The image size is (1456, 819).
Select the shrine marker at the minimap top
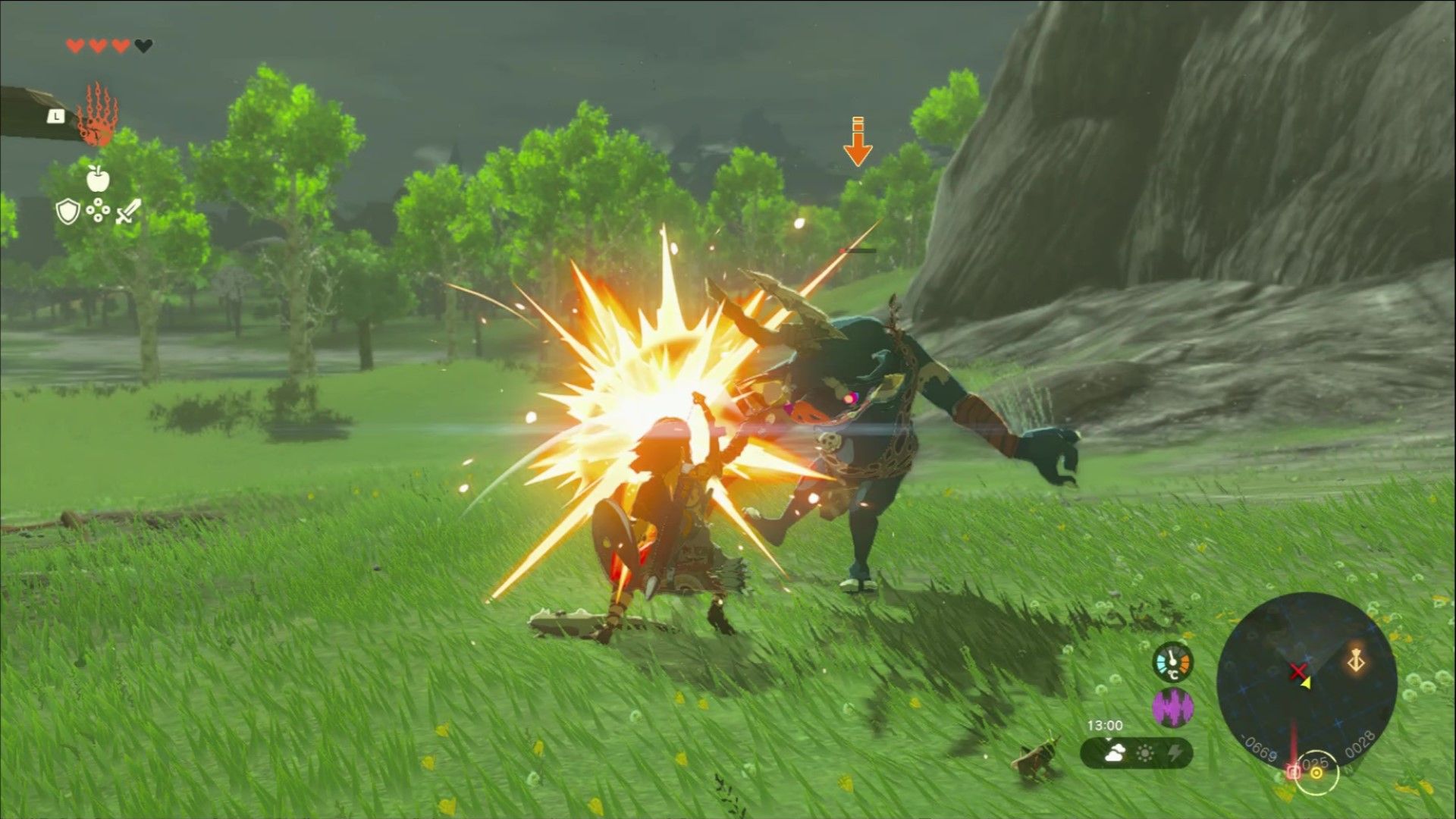[x=1356, y=660]
